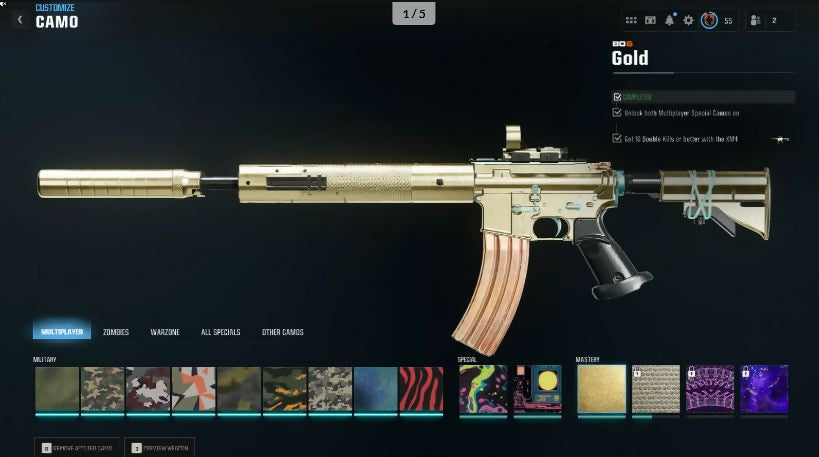Click the Preview Weapon button

pyautogui.click(x=160, y=447)
